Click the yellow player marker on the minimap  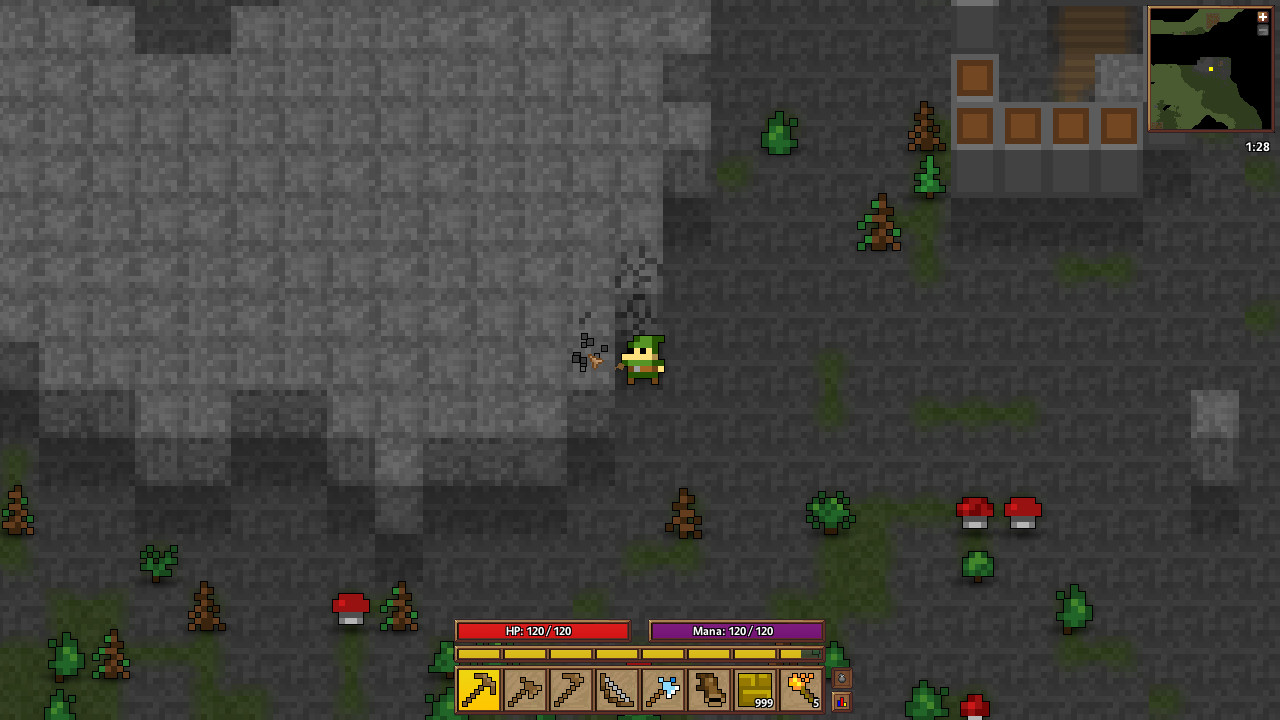(1210, 69)
